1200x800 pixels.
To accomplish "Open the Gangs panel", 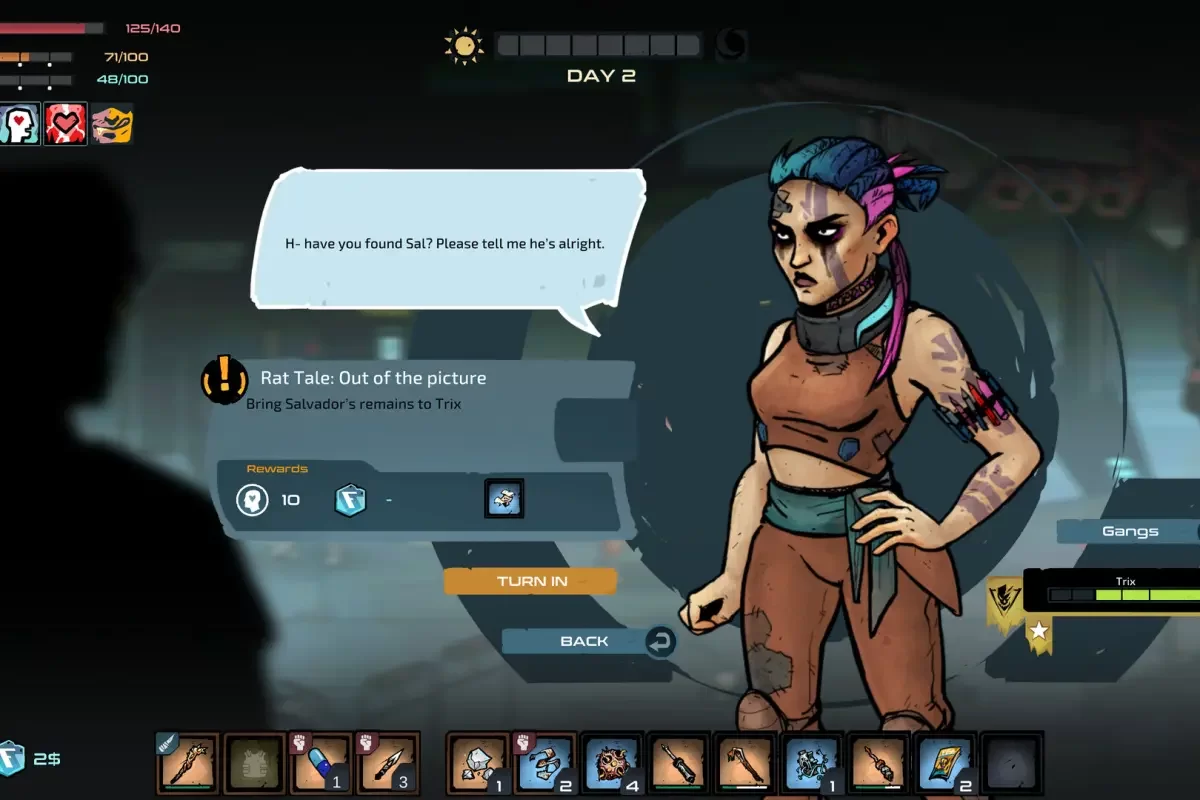I will pyautogui.click(x=1130, y=531).
